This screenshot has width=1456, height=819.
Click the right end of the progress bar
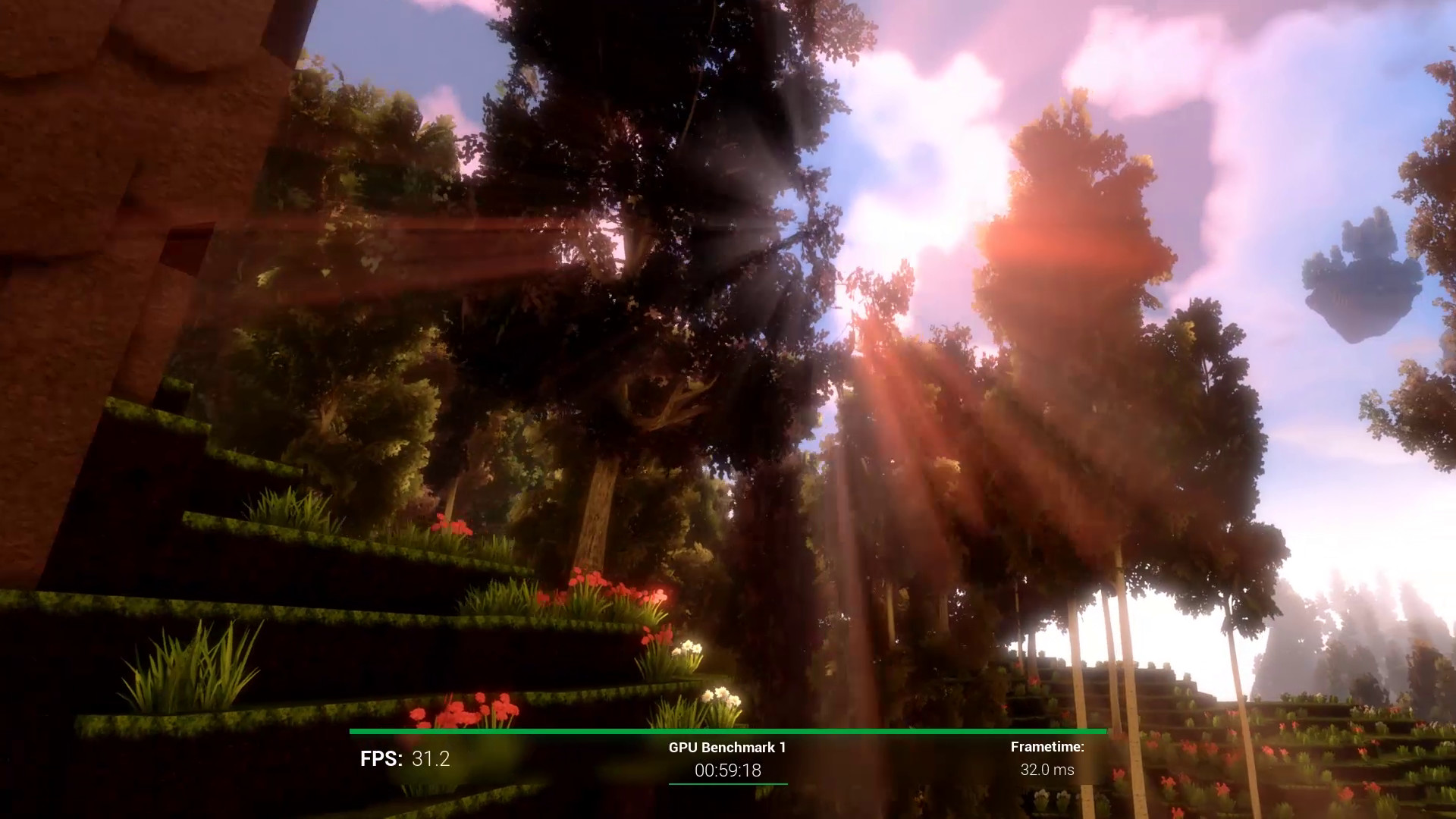point(1103,731)
